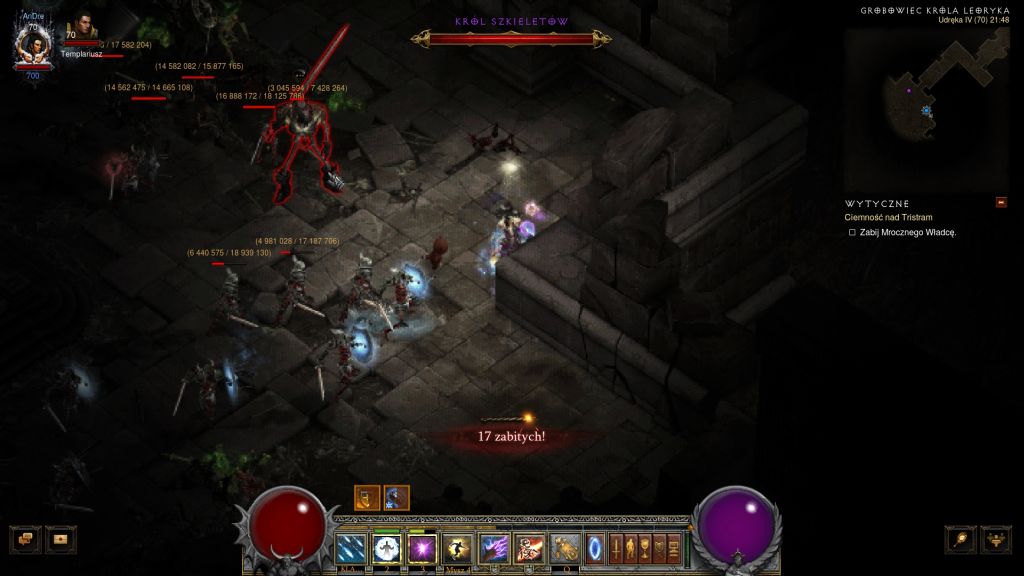Open the mail envelope button
The image size is (1024, 576).
[x=60, y=538]
